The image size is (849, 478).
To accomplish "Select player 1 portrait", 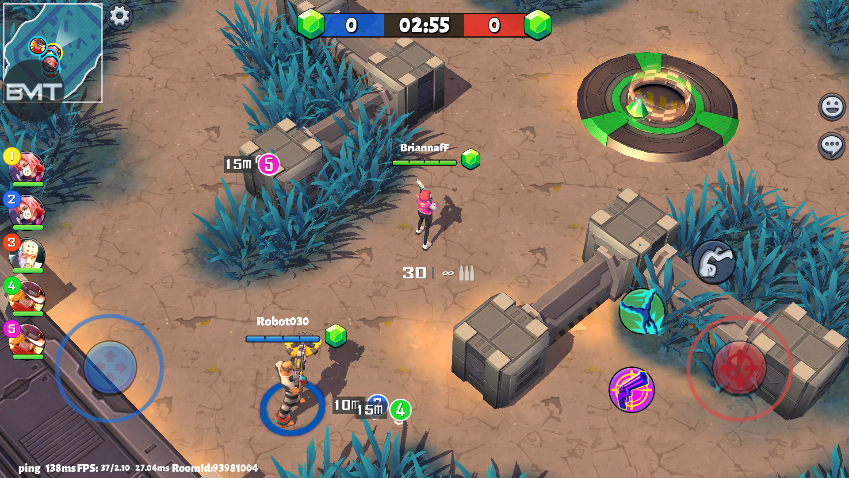I will [x=26, y=167].
